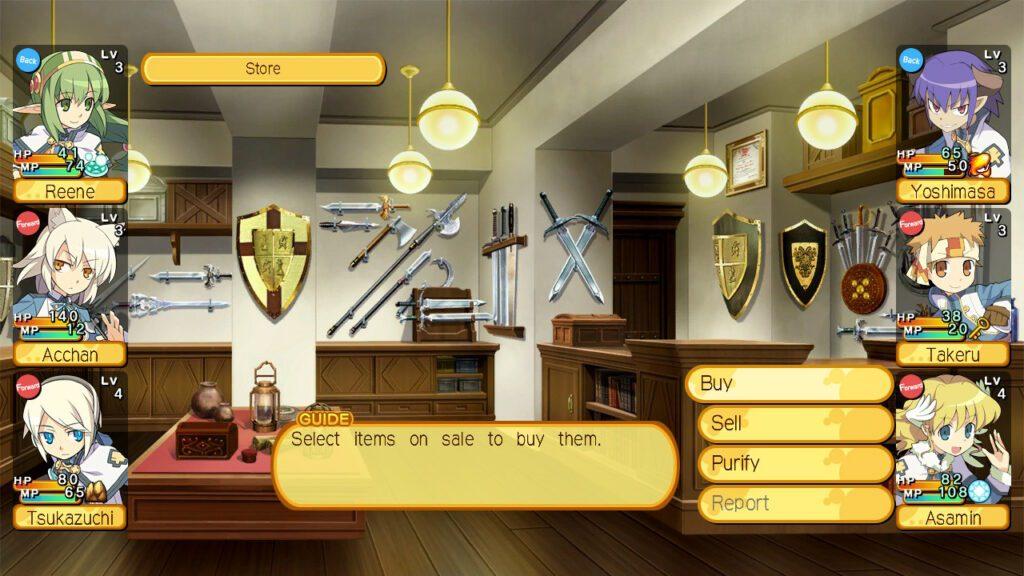Open the Purify option
This screenshot has width=1024, height=576.
(x=794, y=464)
